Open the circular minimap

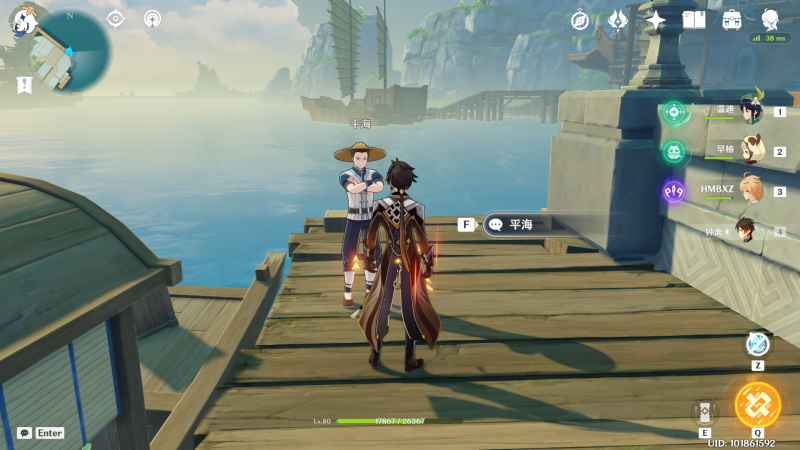click(x=68, y=50)
